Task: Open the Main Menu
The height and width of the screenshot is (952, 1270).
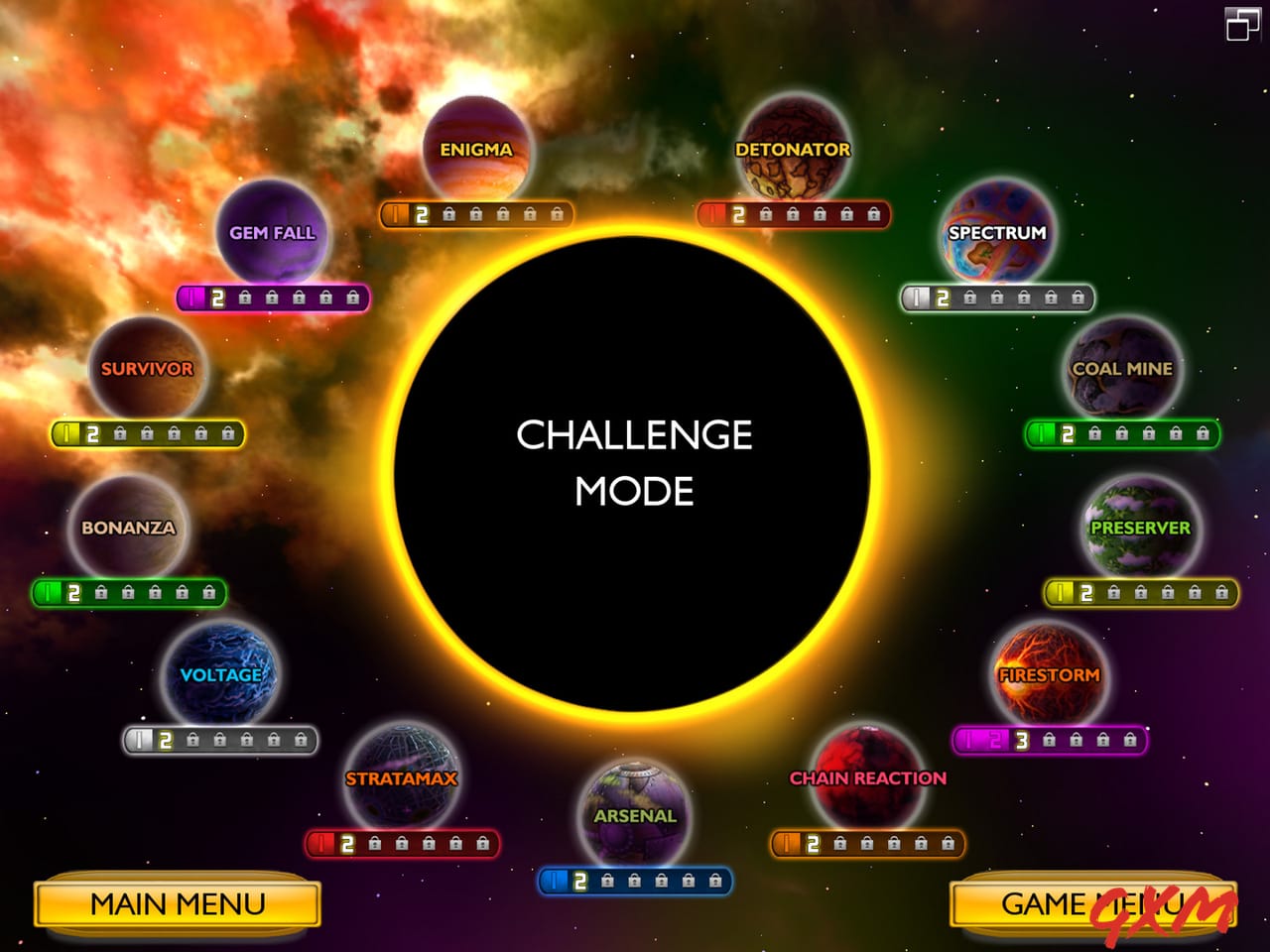Action: 177,904
